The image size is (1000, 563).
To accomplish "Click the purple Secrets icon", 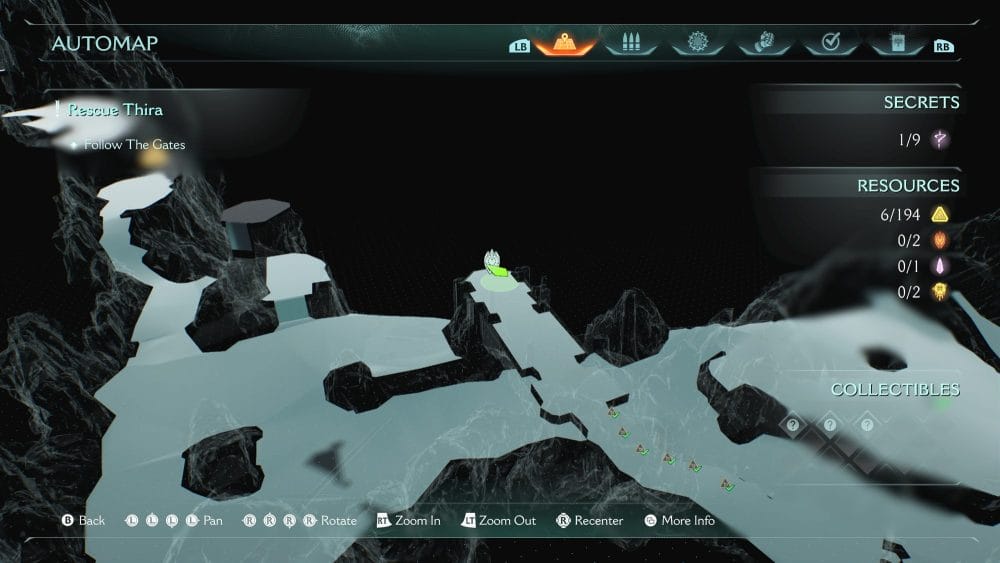I will click(940, 140).
